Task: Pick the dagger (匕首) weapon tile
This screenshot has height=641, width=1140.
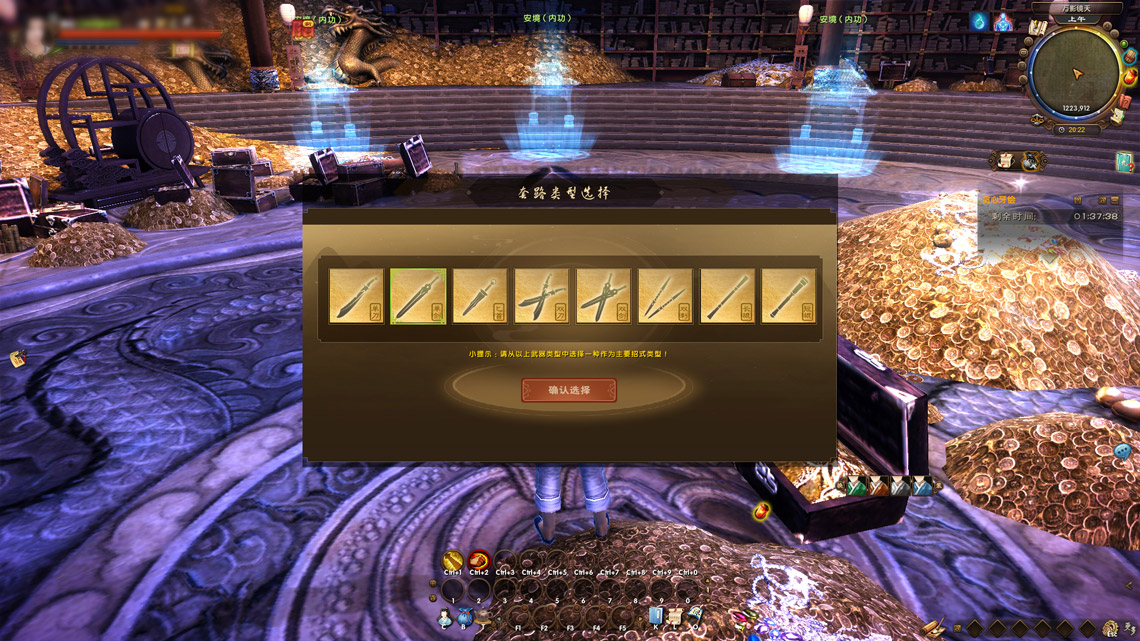Action: [480, 296]
